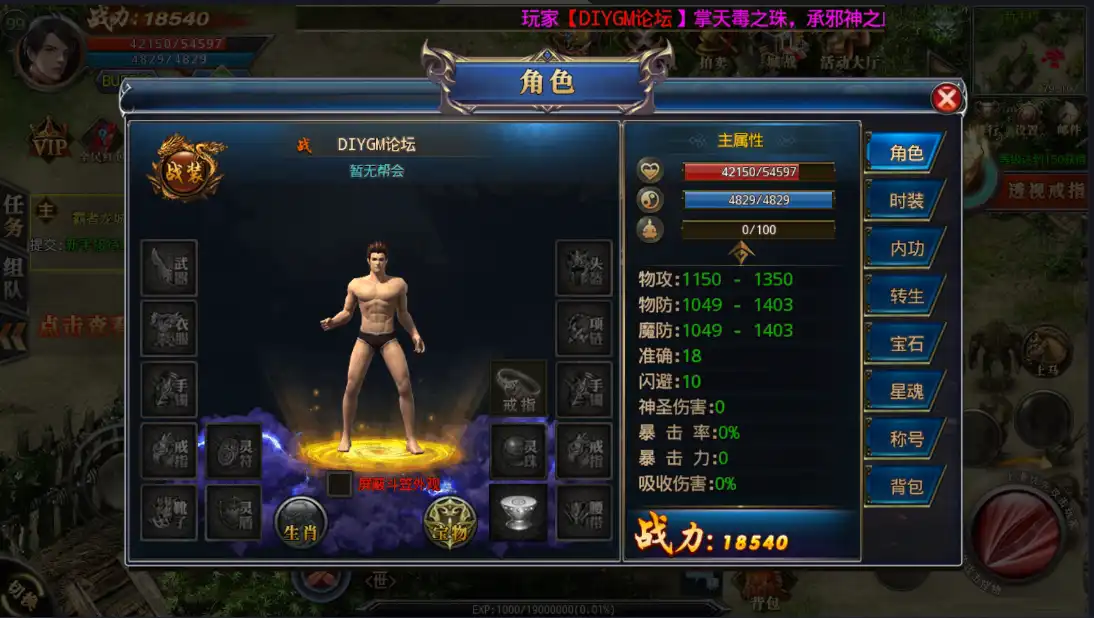Switch to the 背包 bag tab

pos(905,487)
